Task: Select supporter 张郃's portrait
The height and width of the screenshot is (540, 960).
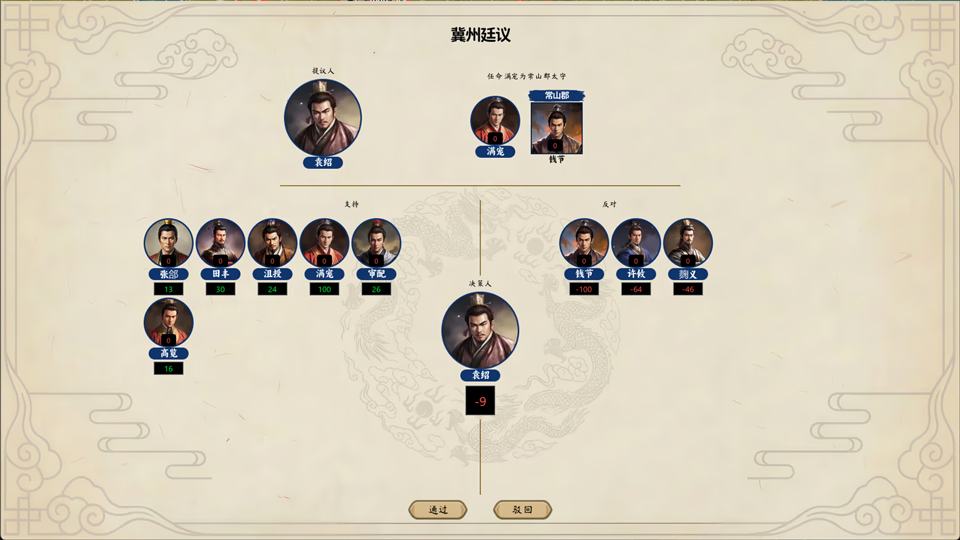Action: tap(168, 244)
